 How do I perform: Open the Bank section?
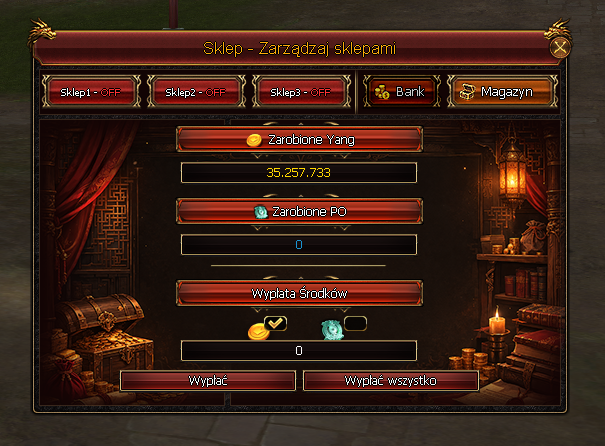coord(400,91)
